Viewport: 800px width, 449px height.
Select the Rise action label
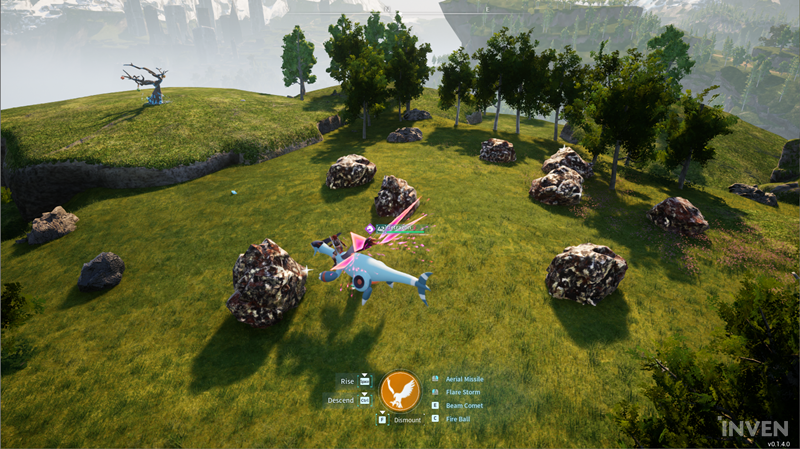click(347, 381)
